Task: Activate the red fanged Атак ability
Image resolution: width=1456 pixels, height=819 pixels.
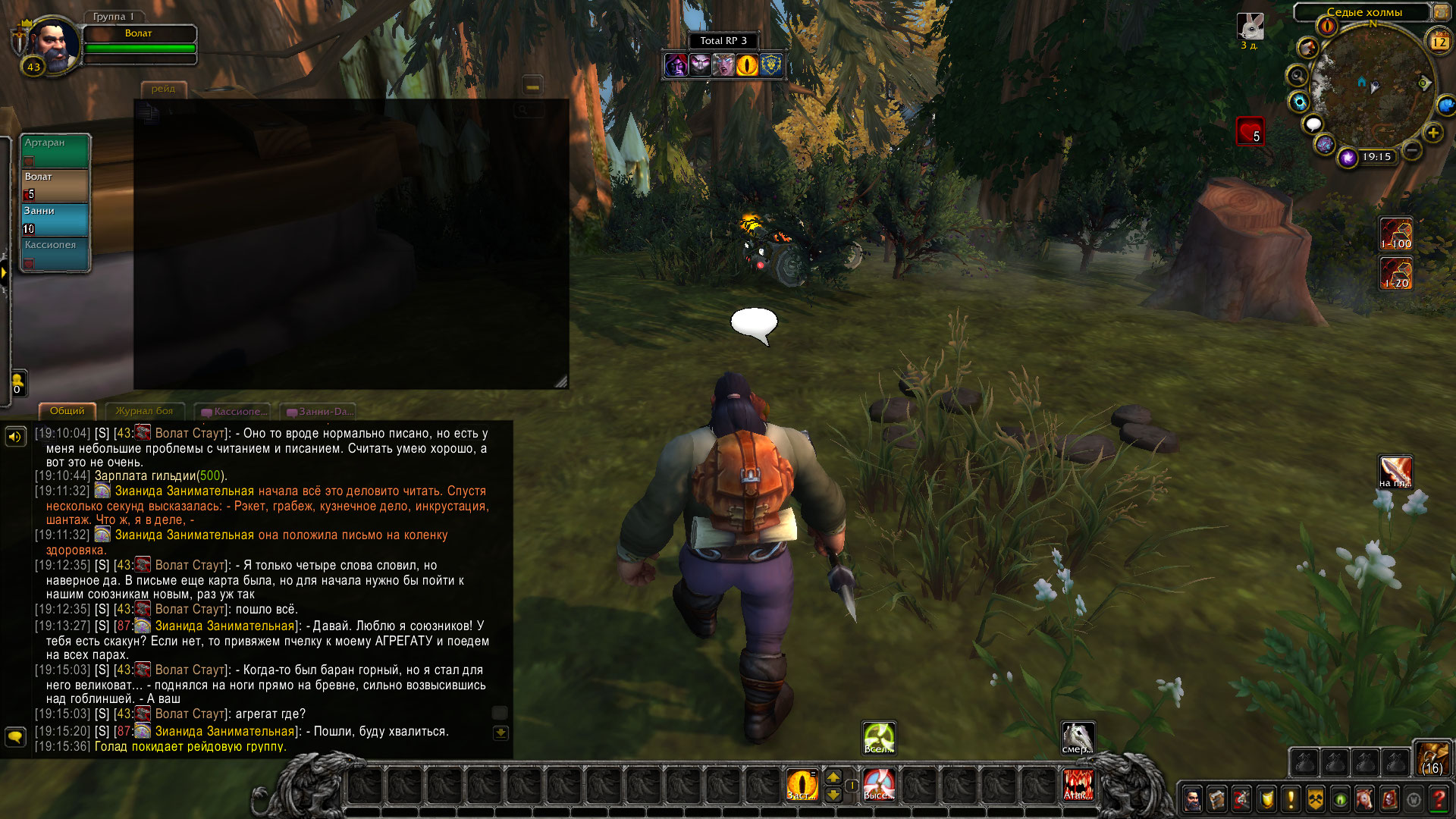Action: [x=1077, y=785]
